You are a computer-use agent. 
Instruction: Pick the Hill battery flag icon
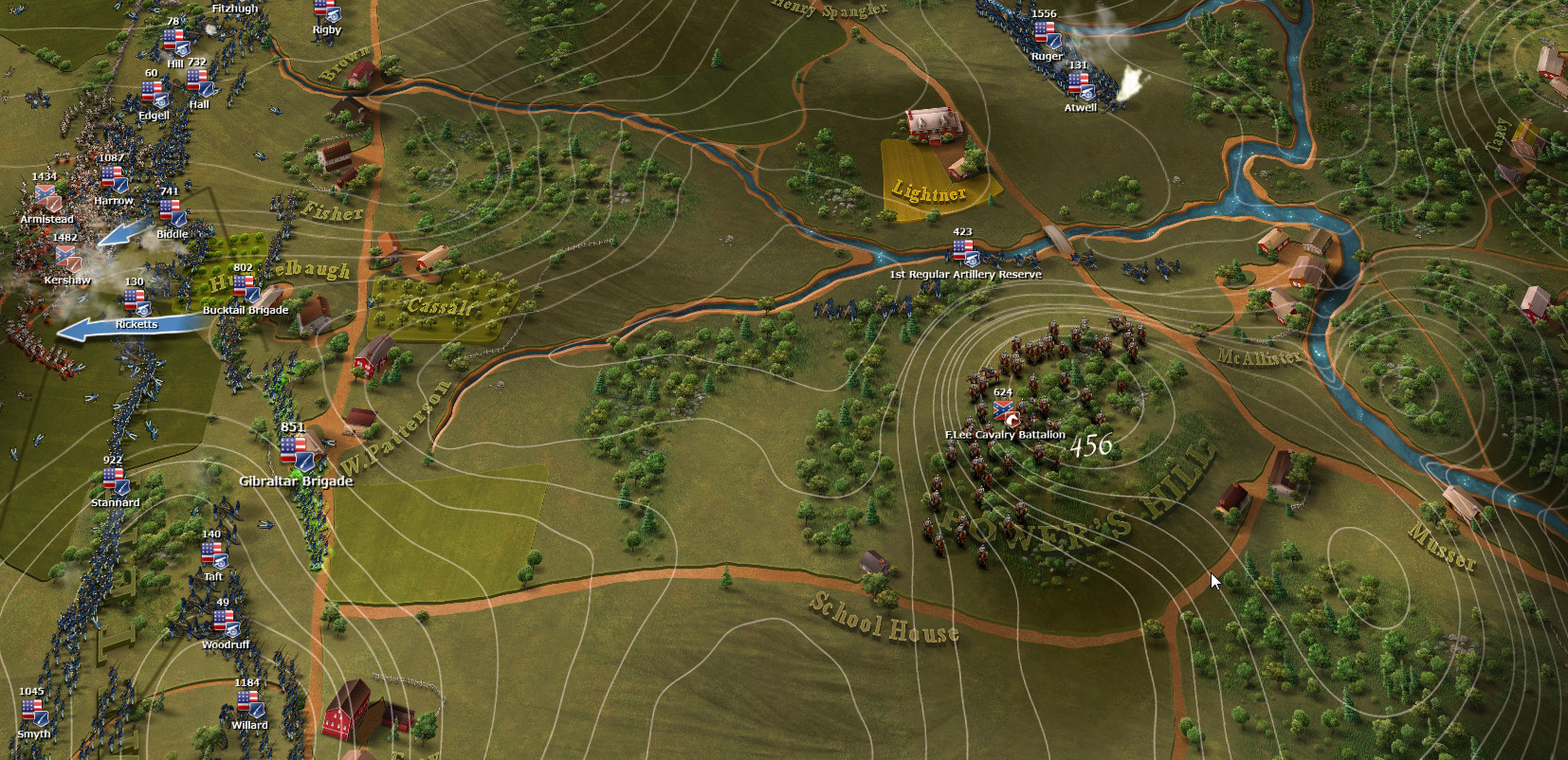175,42
